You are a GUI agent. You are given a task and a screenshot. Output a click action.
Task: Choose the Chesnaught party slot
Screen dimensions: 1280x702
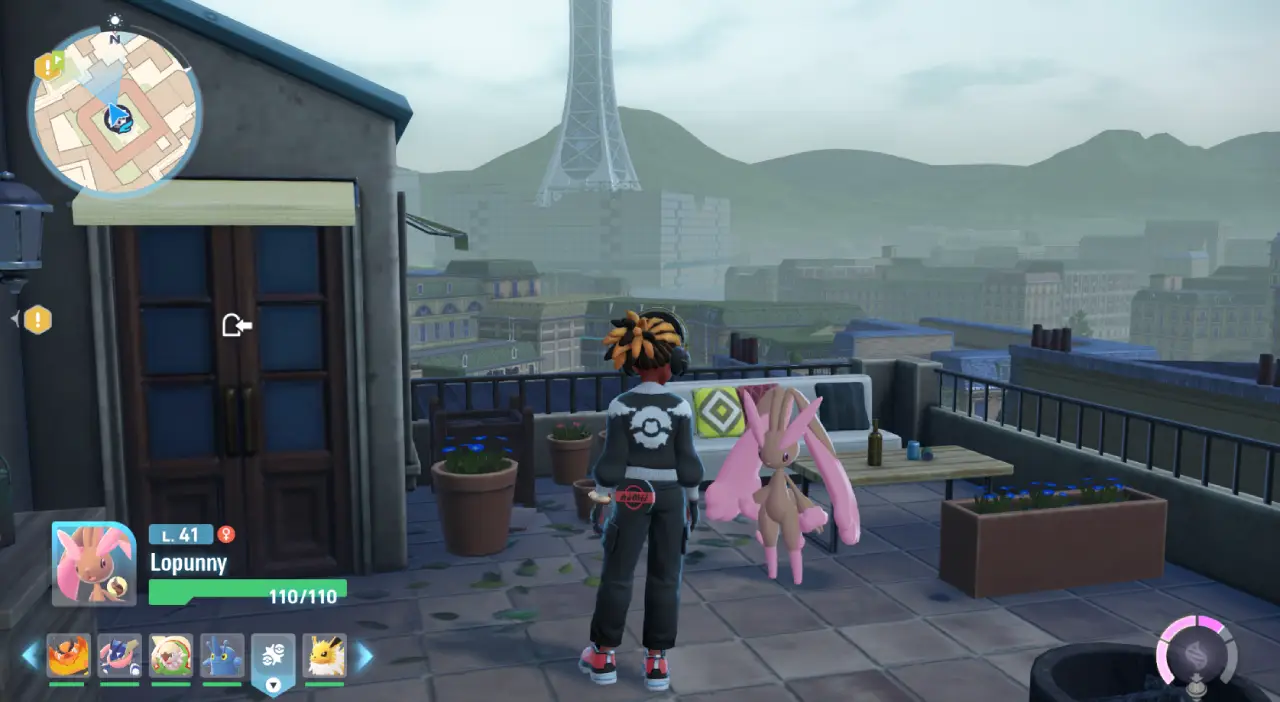click(171, 656)
